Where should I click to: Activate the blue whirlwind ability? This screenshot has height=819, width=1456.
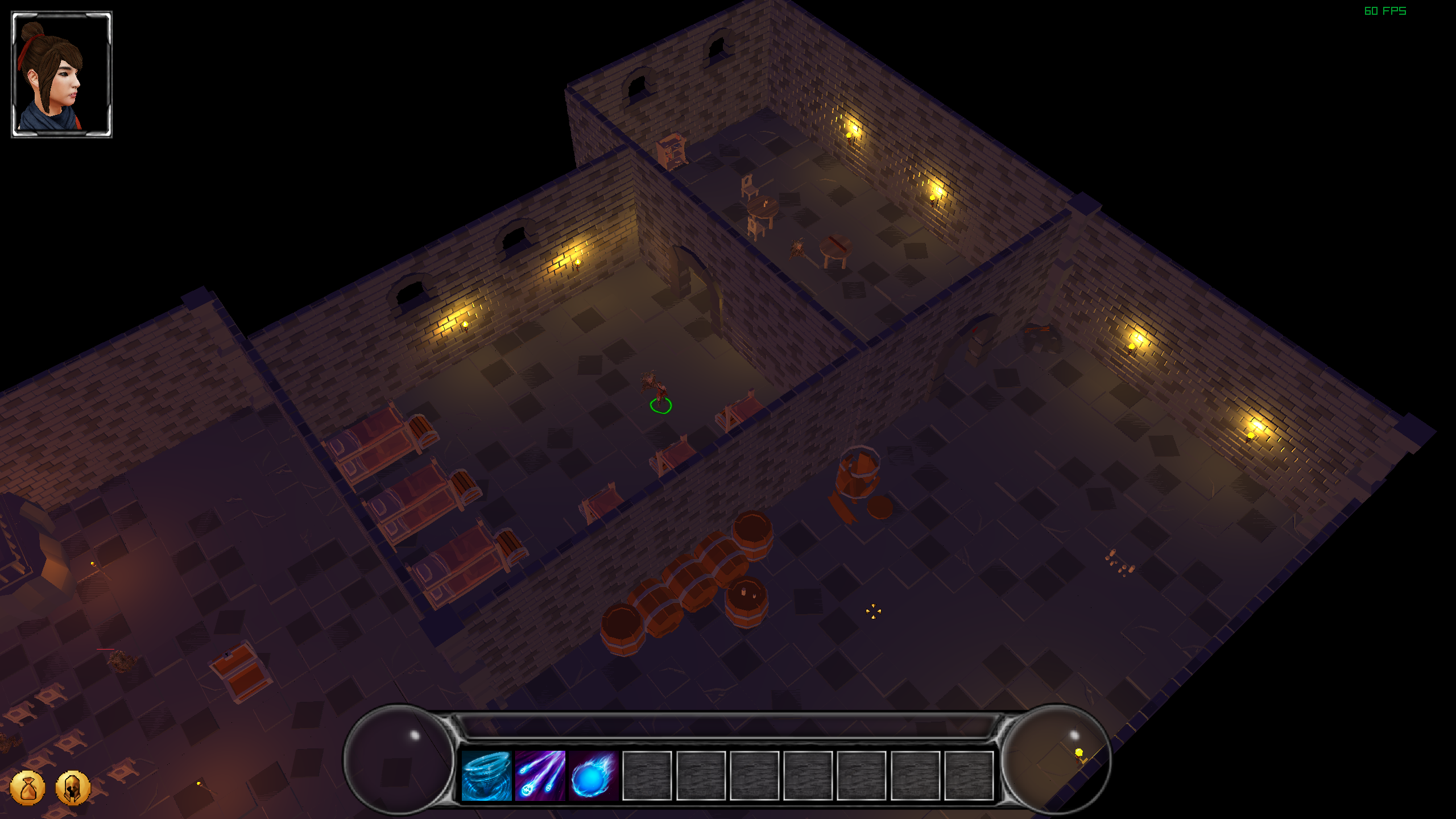(486, 775)
